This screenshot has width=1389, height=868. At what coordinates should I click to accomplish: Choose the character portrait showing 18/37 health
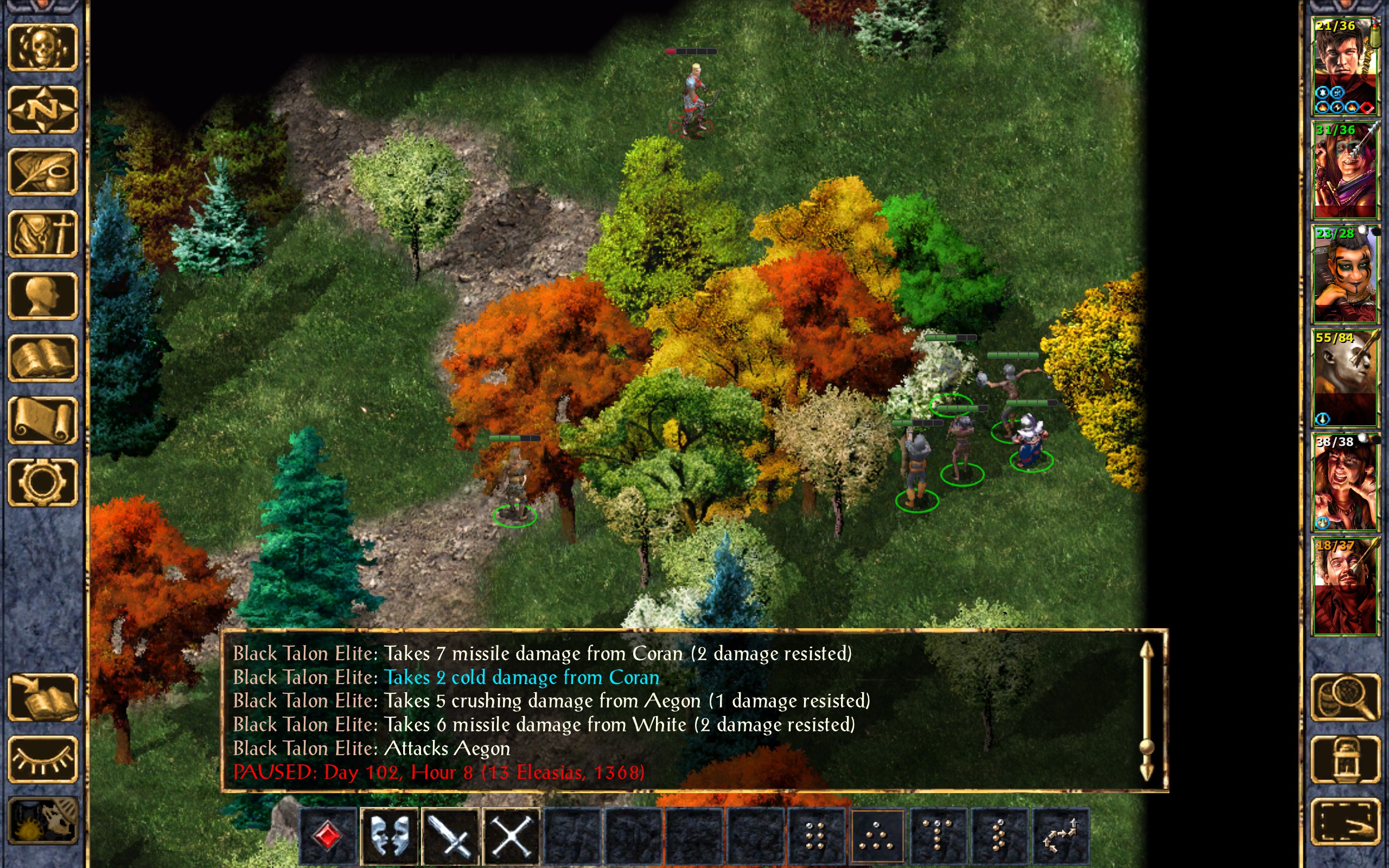click(1345, 585)
